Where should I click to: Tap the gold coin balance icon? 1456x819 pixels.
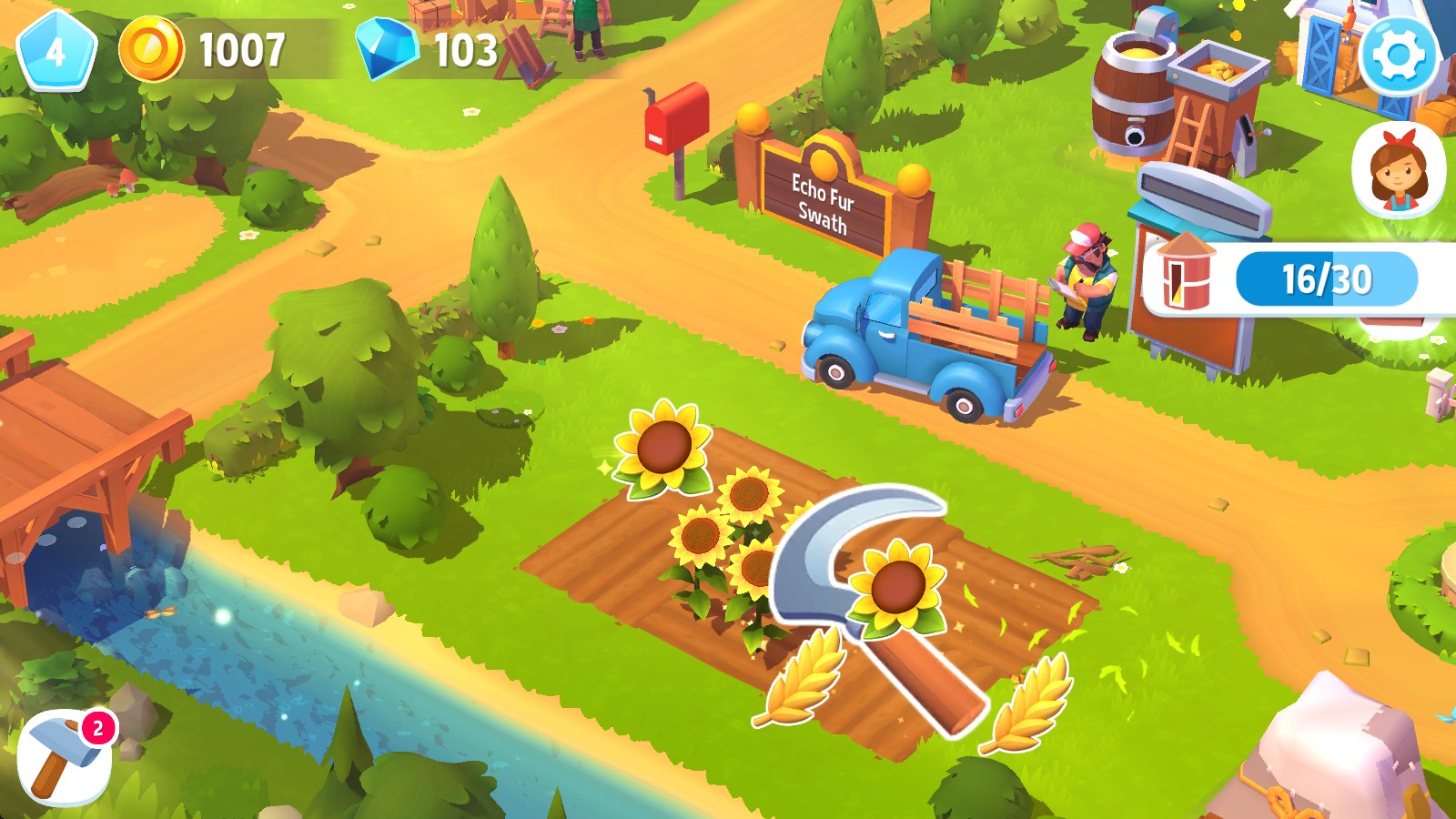pos(151,49)
